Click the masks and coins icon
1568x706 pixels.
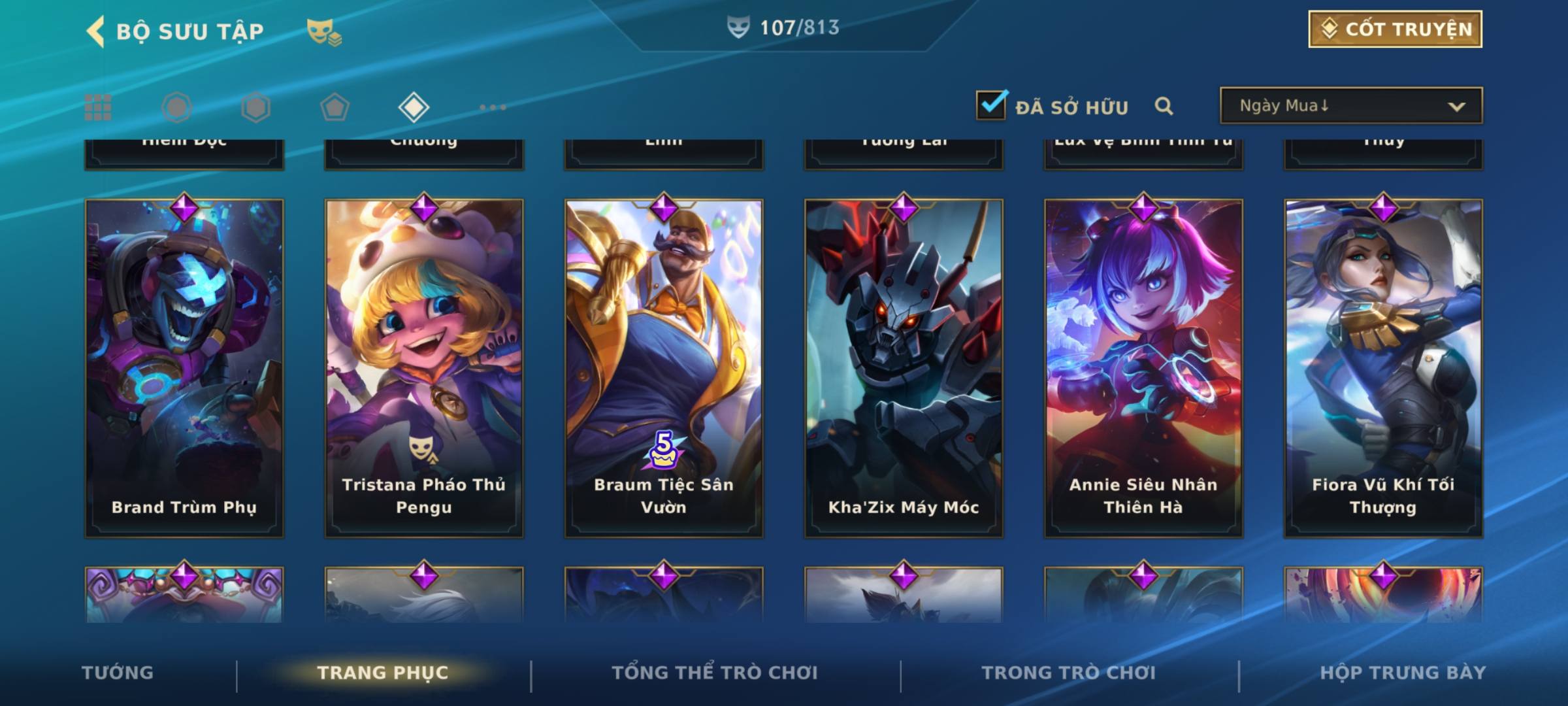click(x=324, y=31)
